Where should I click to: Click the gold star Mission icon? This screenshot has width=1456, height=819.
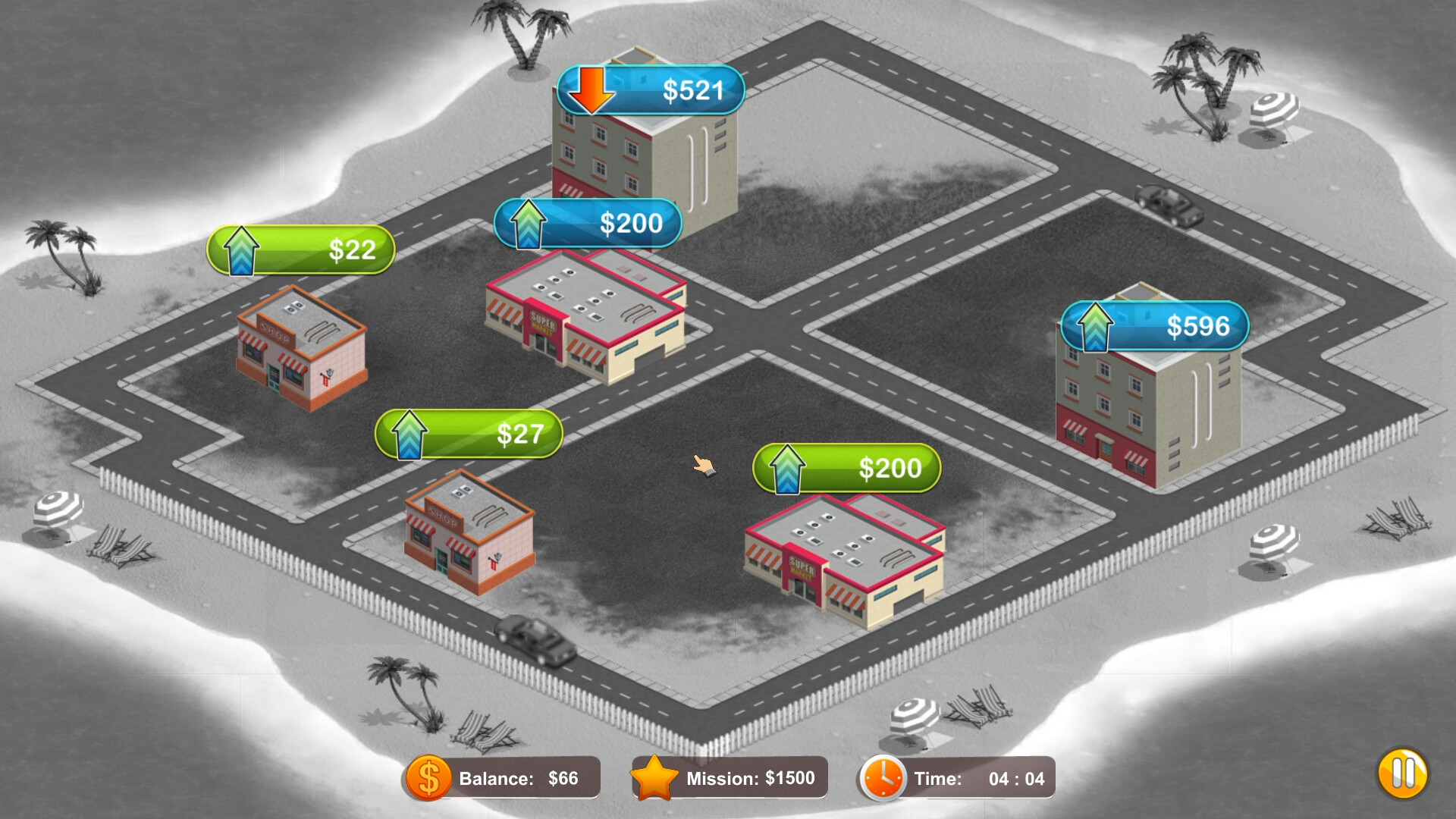657,777
